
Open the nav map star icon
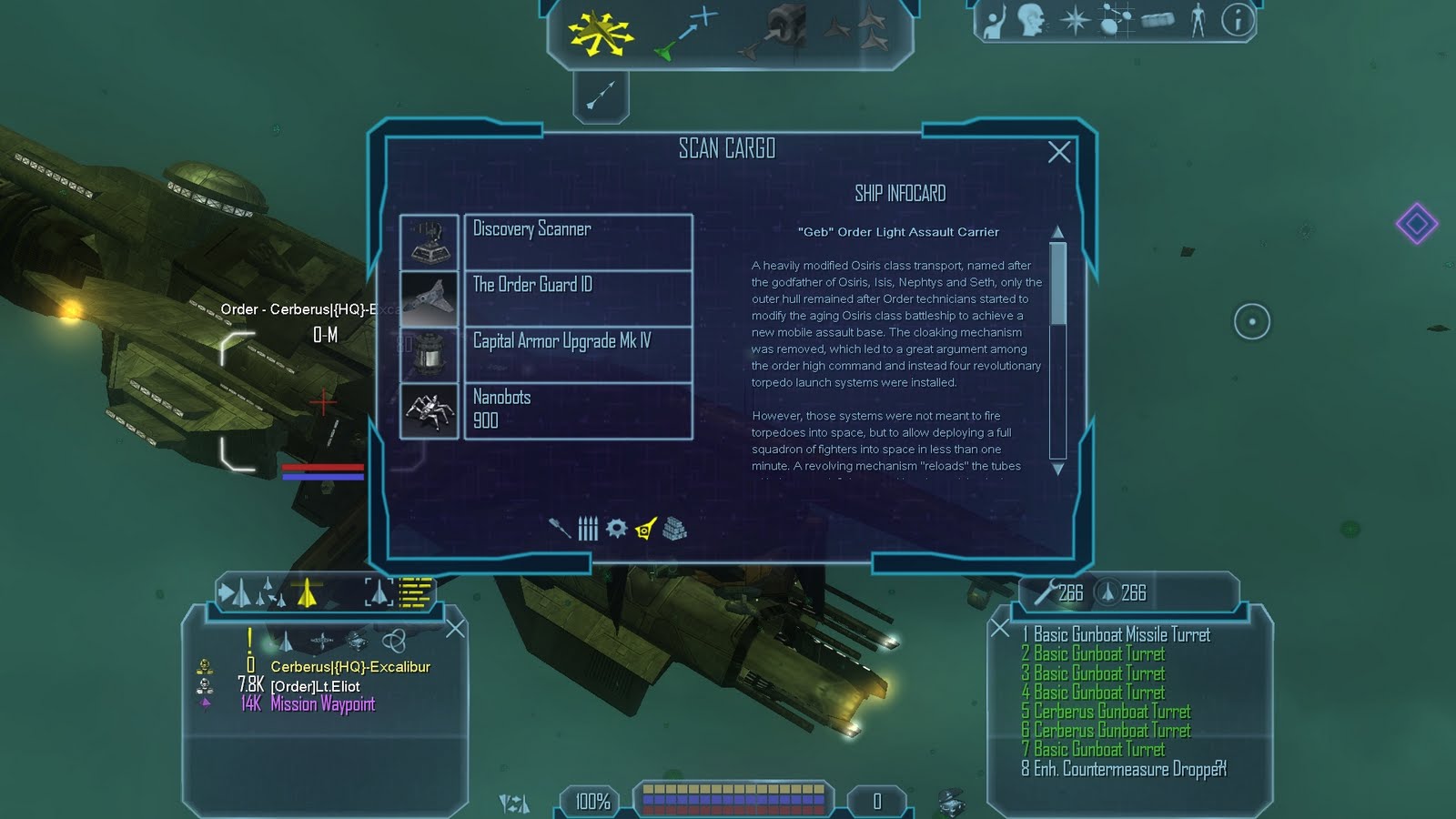tap(1075, 20)
